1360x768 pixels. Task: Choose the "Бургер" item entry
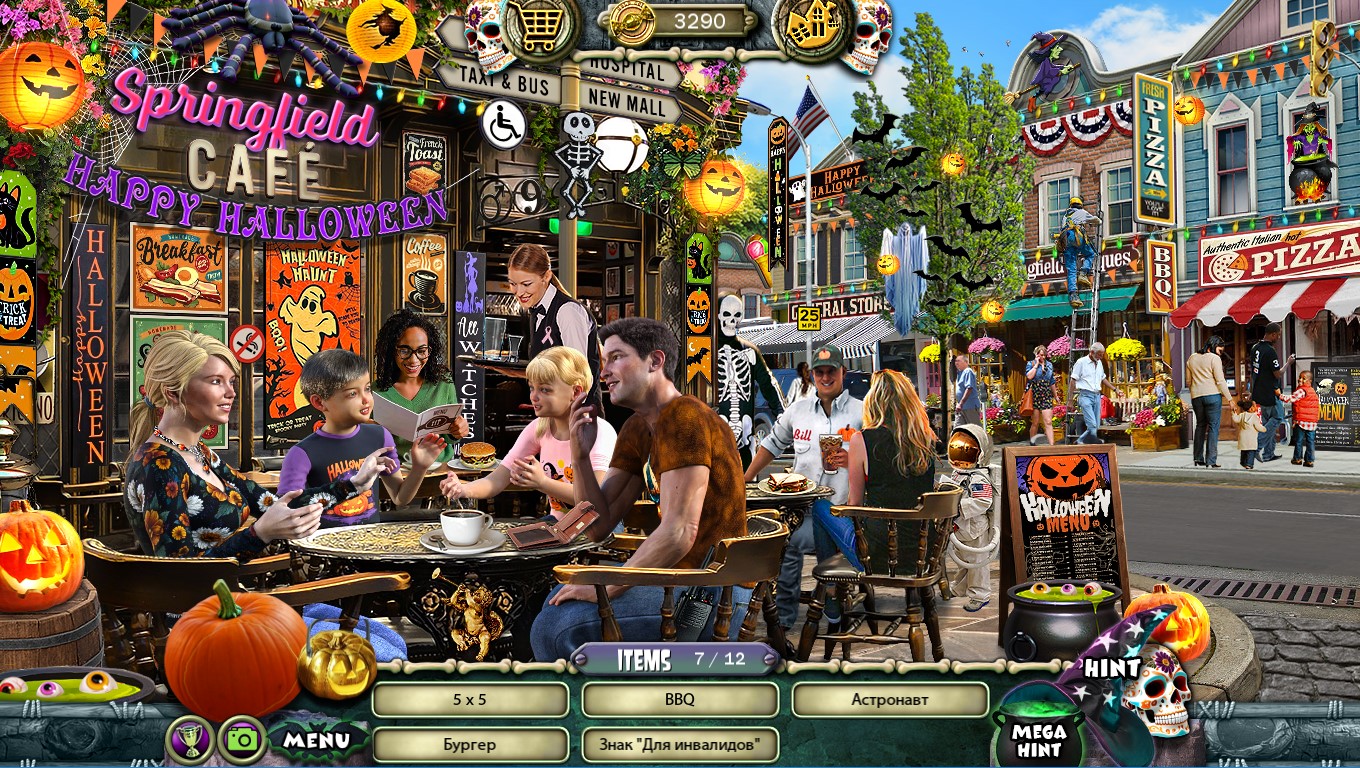[x=470, y=744]
